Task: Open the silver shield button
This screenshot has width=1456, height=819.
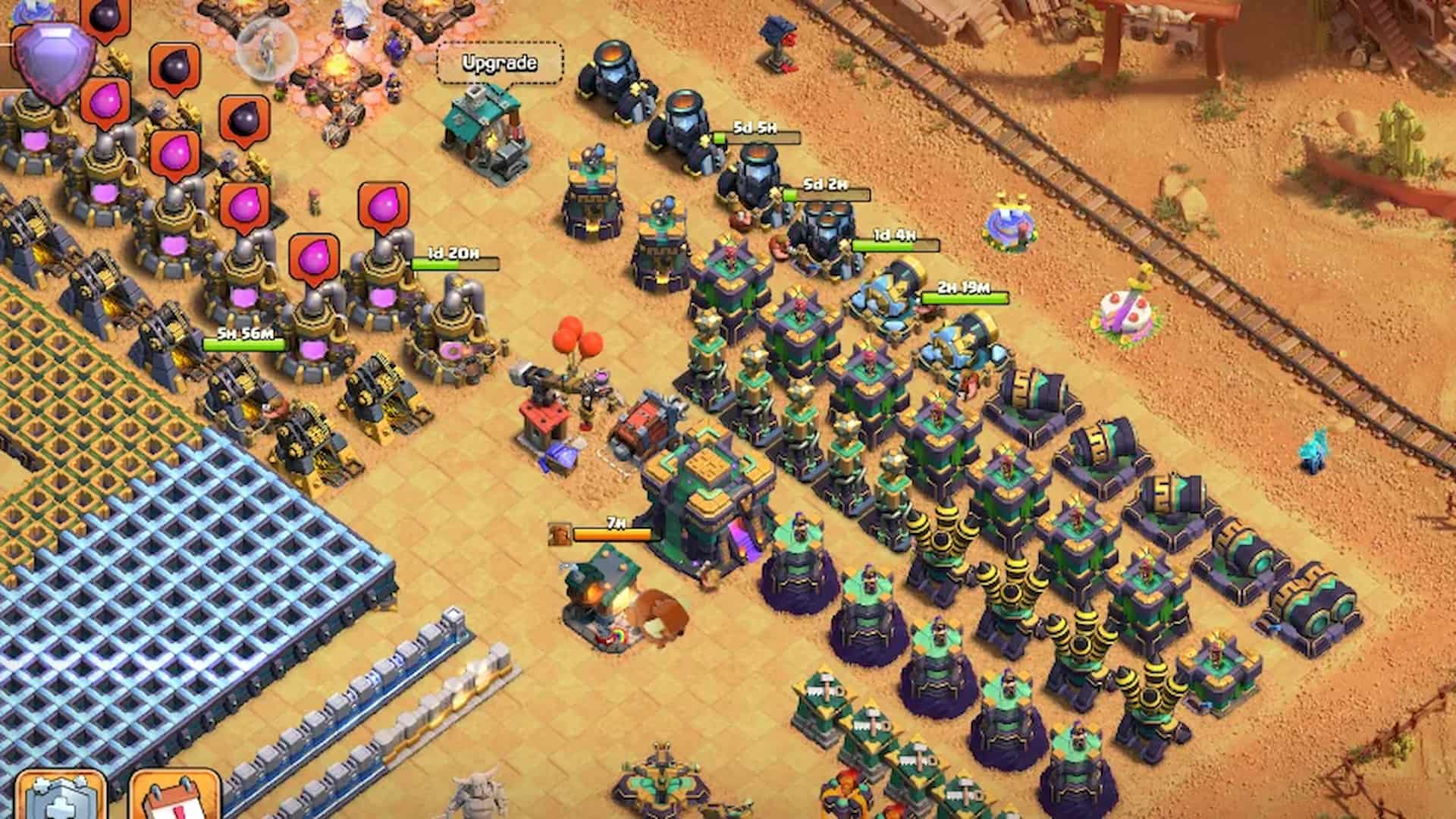Action: (x=62, y=798)
